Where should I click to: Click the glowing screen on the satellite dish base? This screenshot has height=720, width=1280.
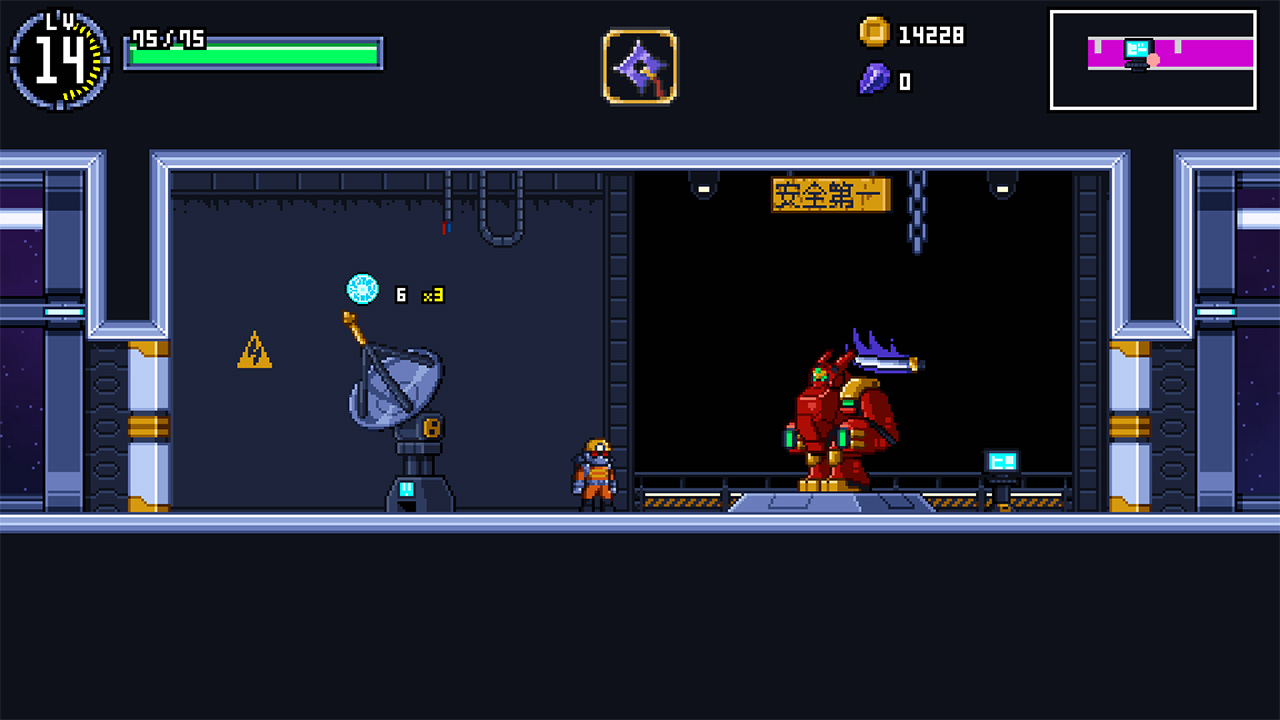409,488
